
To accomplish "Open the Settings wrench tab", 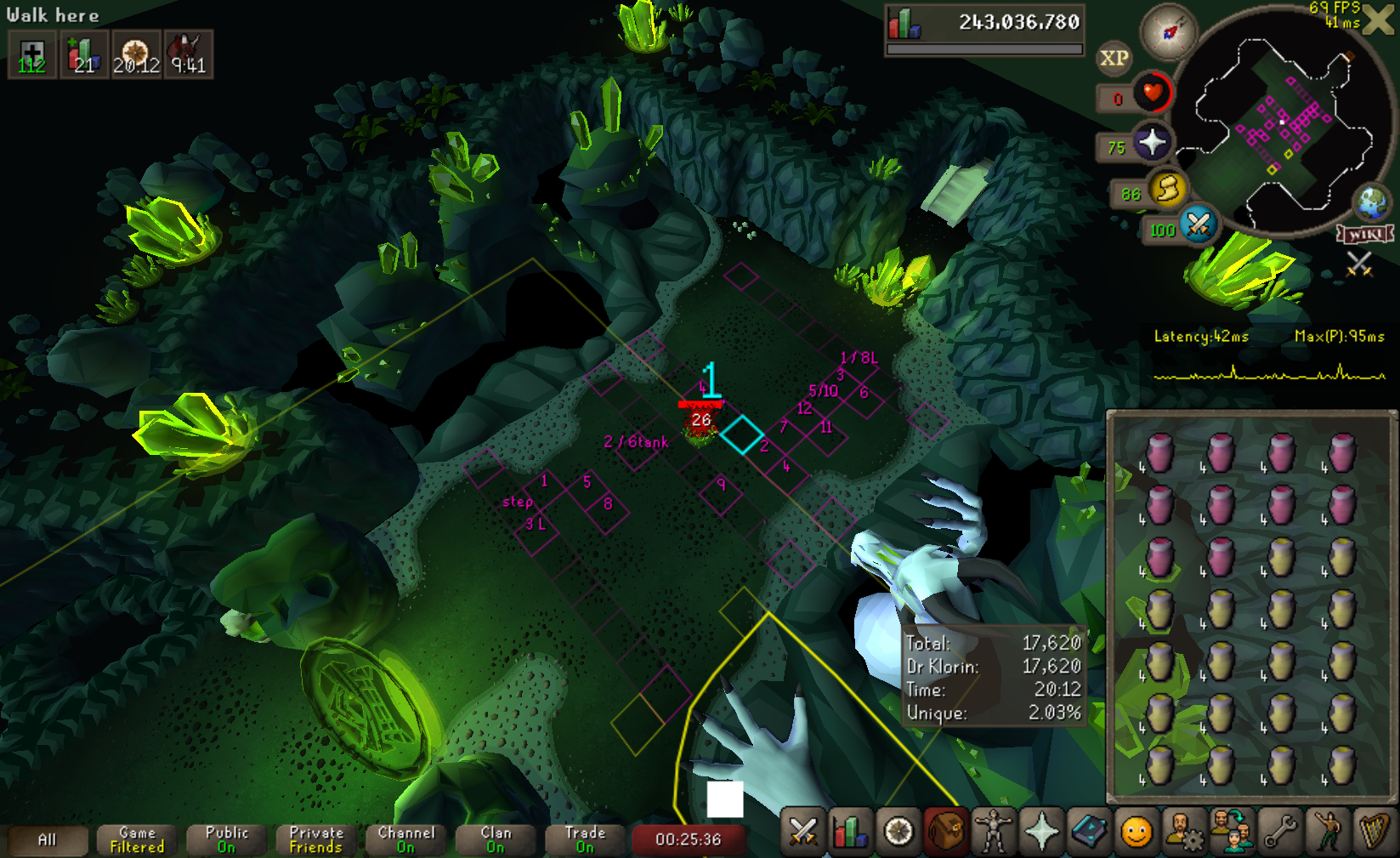I will point(1278,832).
